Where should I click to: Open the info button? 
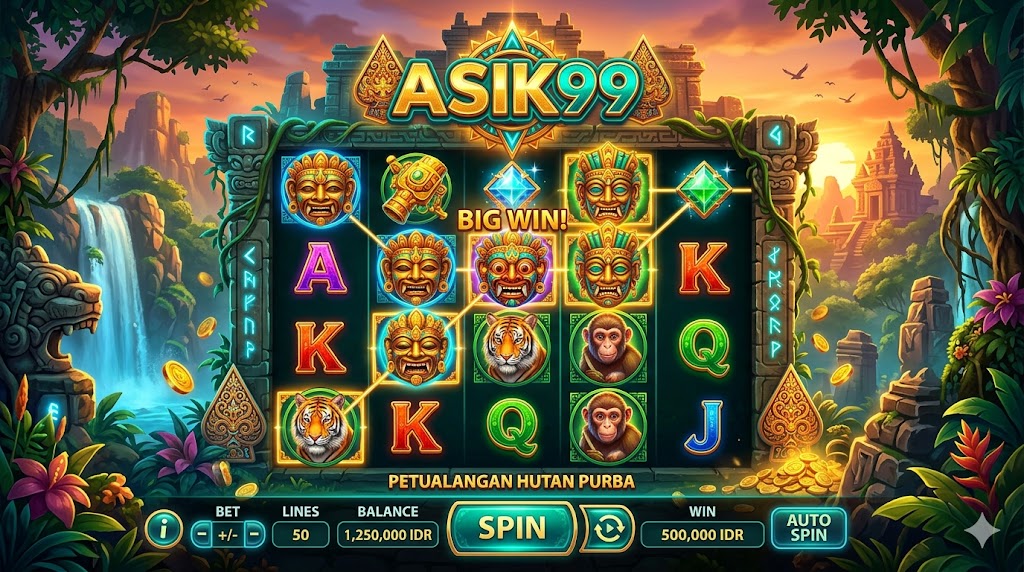[164, 529]
